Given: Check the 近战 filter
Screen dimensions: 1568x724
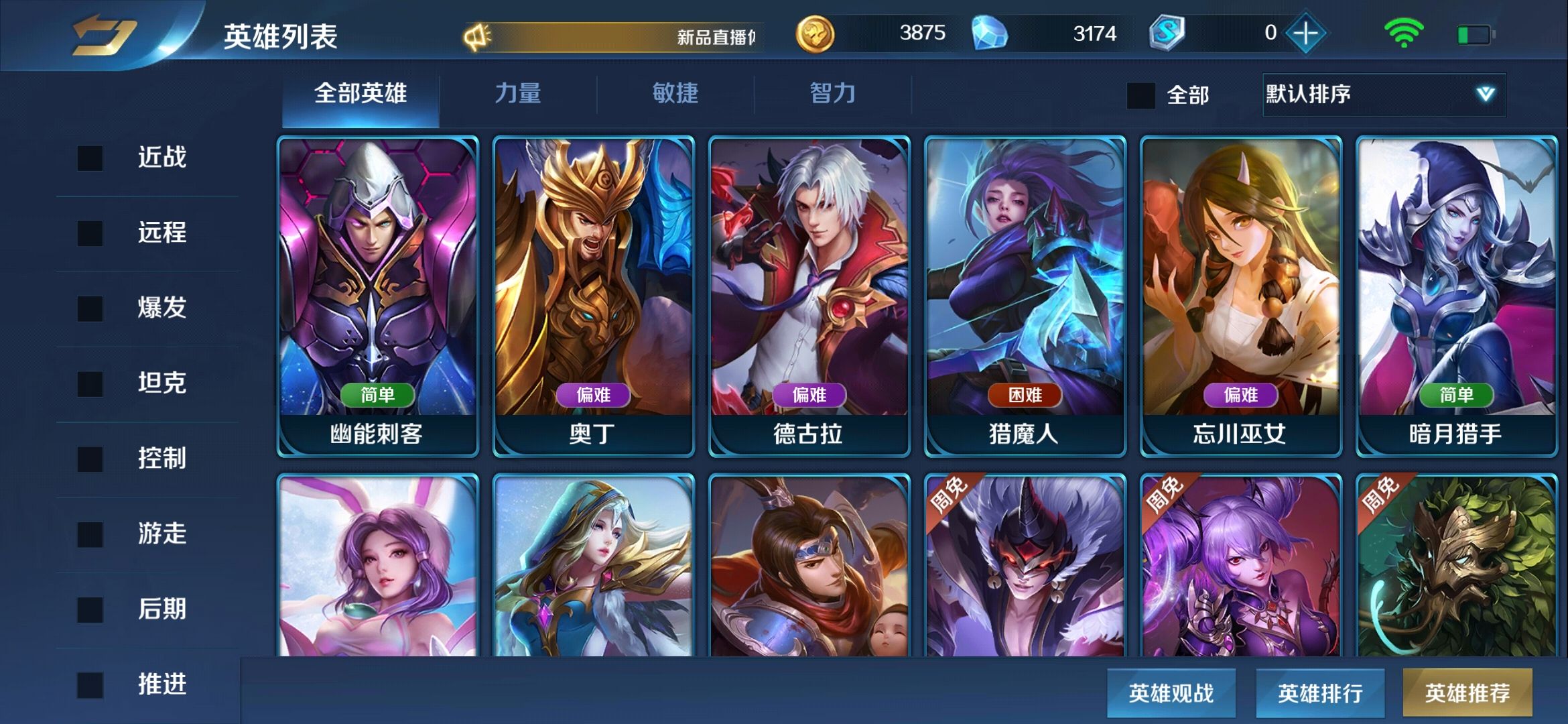Looking at the screenshot, I should point(90,158).
